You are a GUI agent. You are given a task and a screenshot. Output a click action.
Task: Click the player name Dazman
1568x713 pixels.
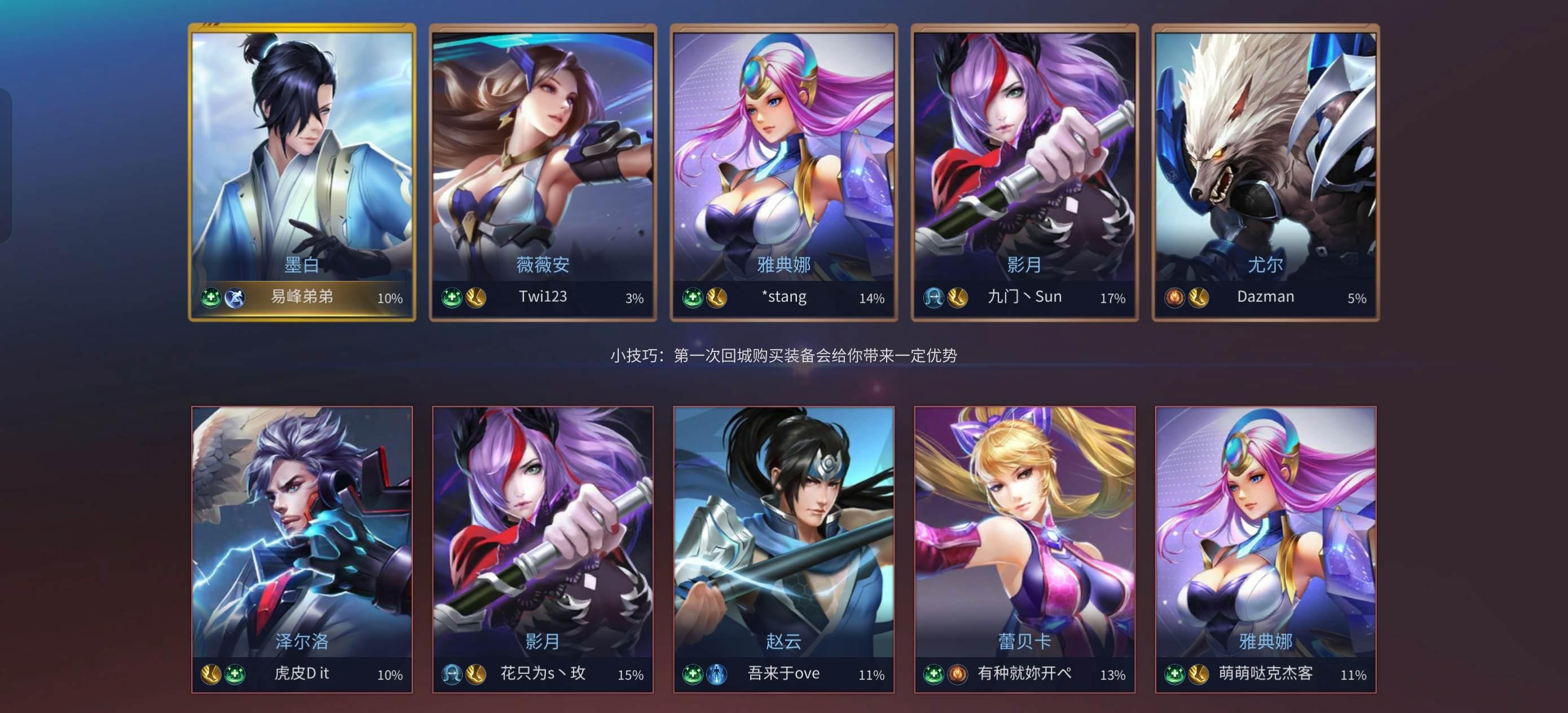tap(1266, 297)
